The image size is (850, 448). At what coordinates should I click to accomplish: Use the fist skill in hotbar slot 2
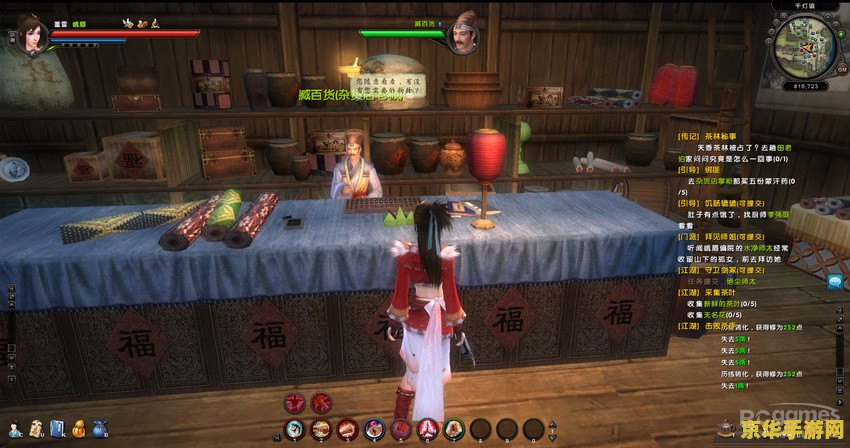pyautogui.click(x=321, y=430)
